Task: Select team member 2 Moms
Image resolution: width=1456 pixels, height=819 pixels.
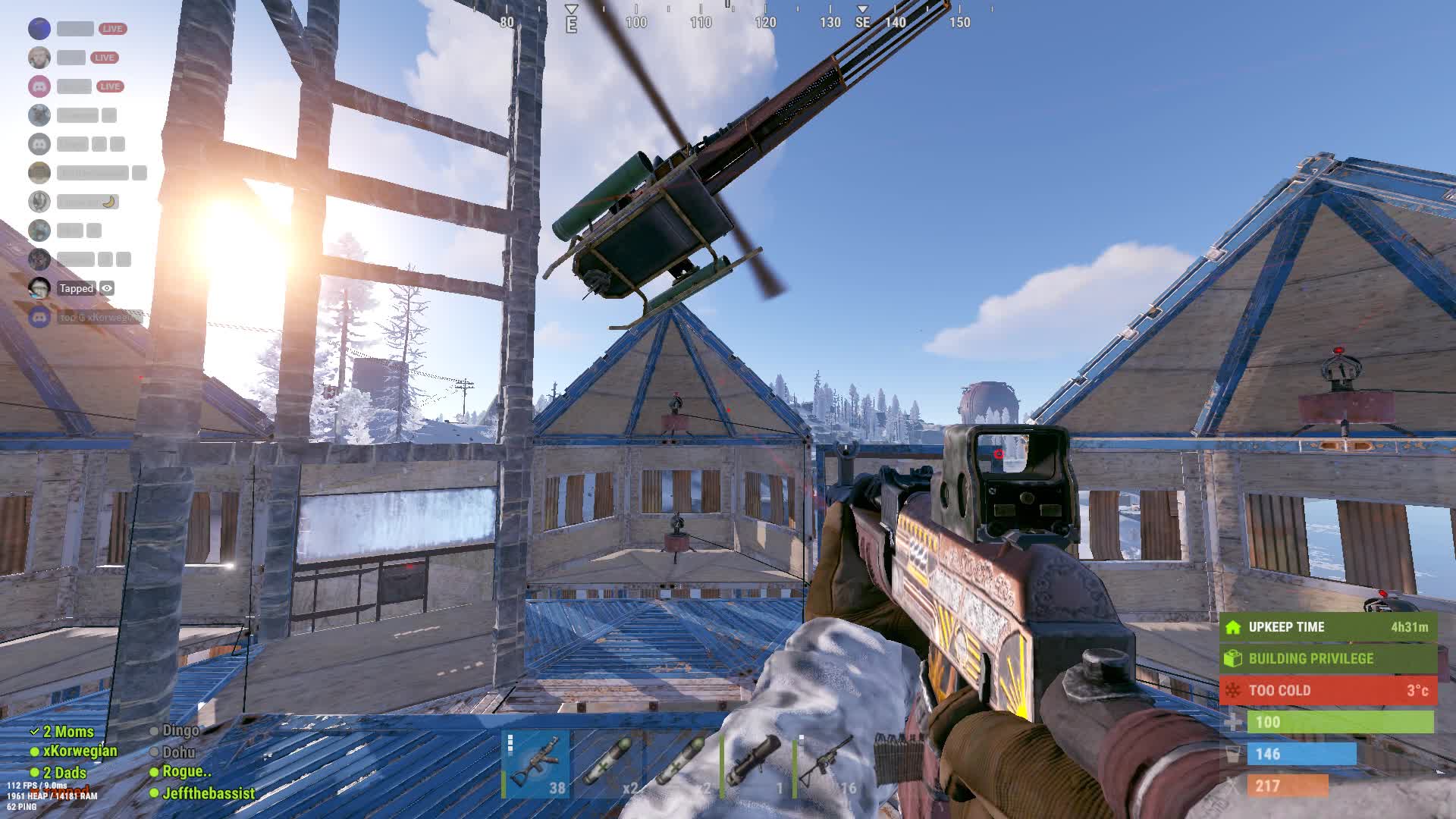Action: [68, 732]
